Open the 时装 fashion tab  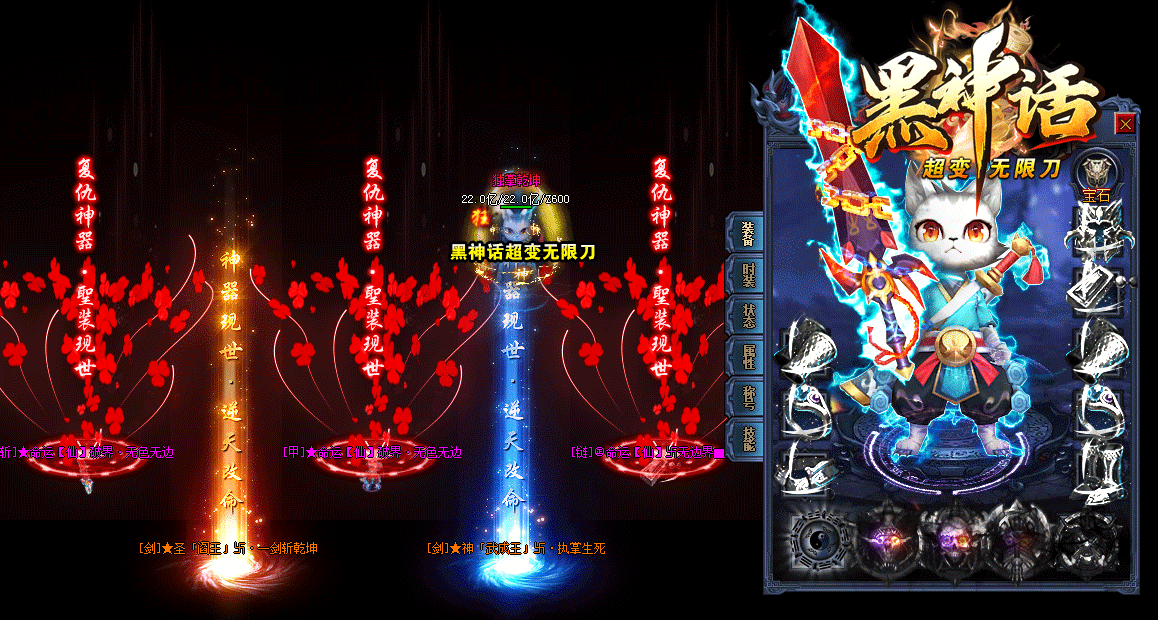click(748, 274)
